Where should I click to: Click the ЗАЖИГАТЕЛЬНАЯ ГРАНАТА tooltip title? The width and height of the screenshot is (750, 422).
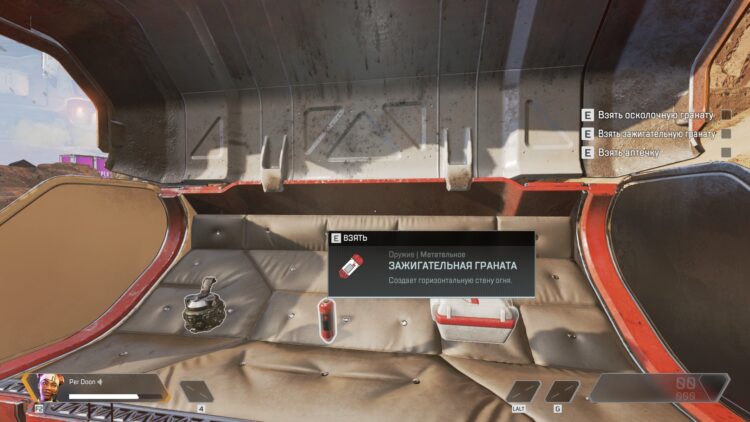tap(453, 266)
